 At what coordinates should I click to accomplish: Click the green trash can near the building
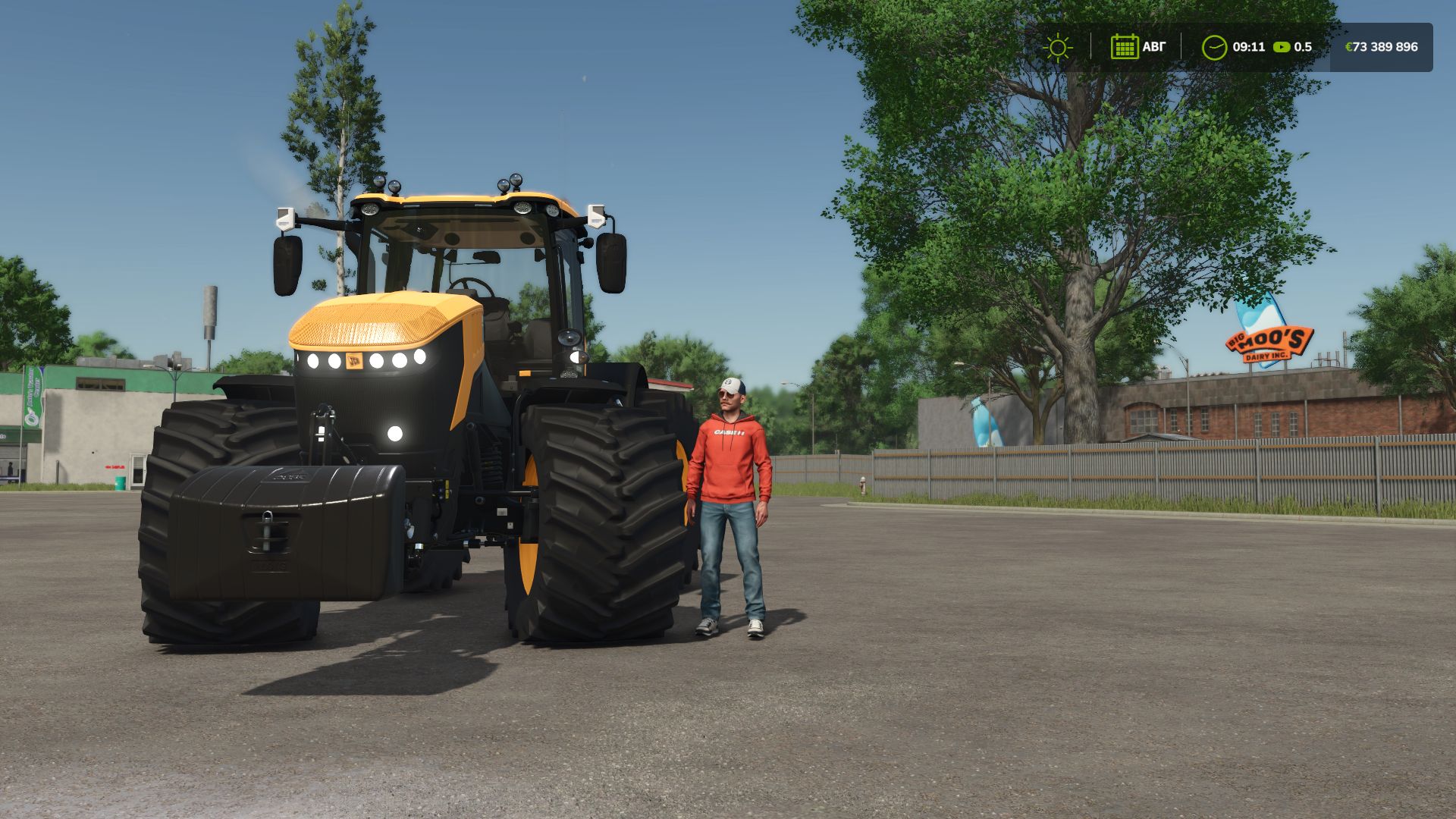[x=120, y=483]
